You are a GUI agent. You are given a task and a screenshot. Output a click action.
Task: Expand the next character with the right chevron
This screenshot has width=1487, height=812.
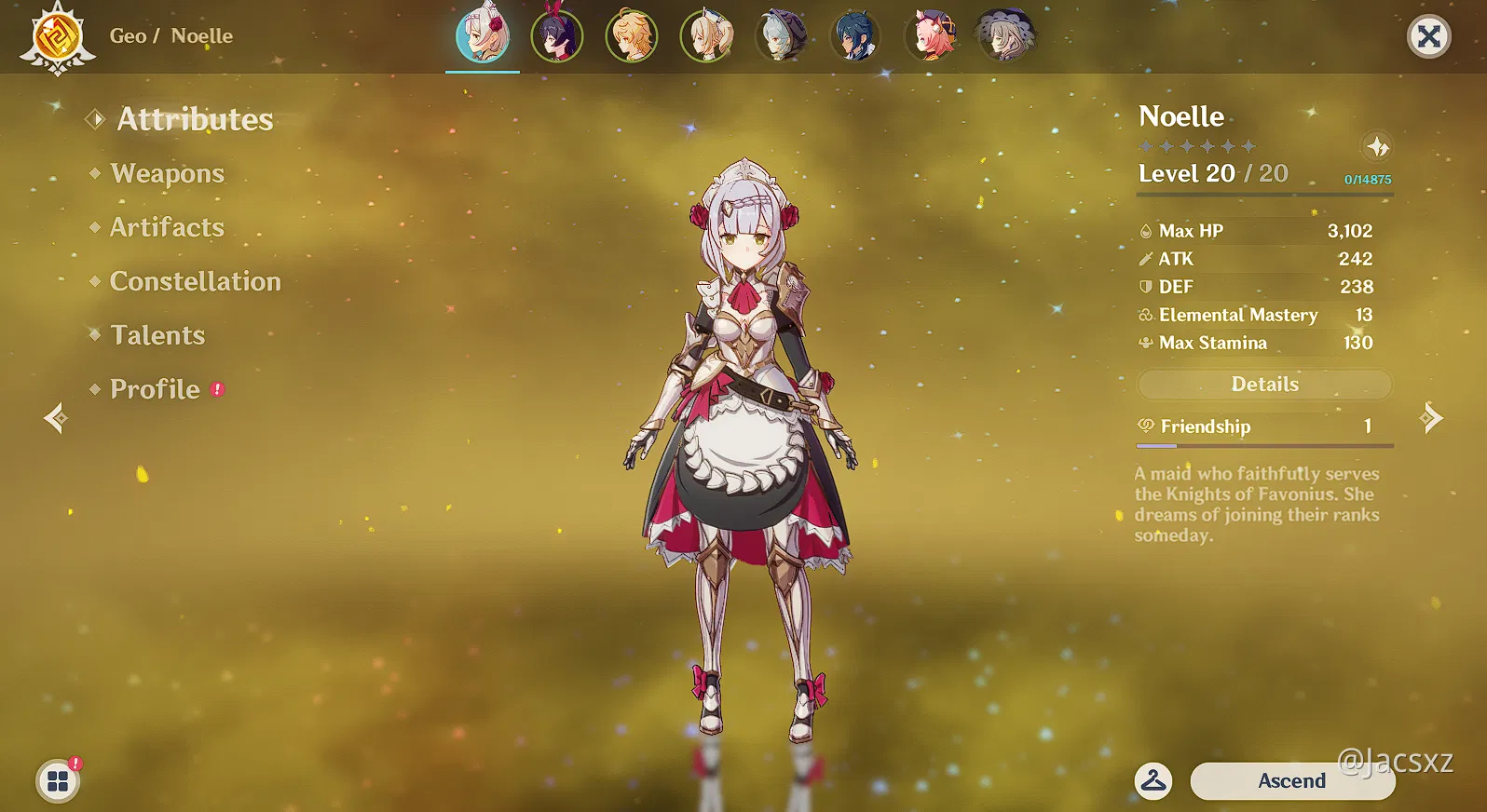click(x=1432, y=416)
